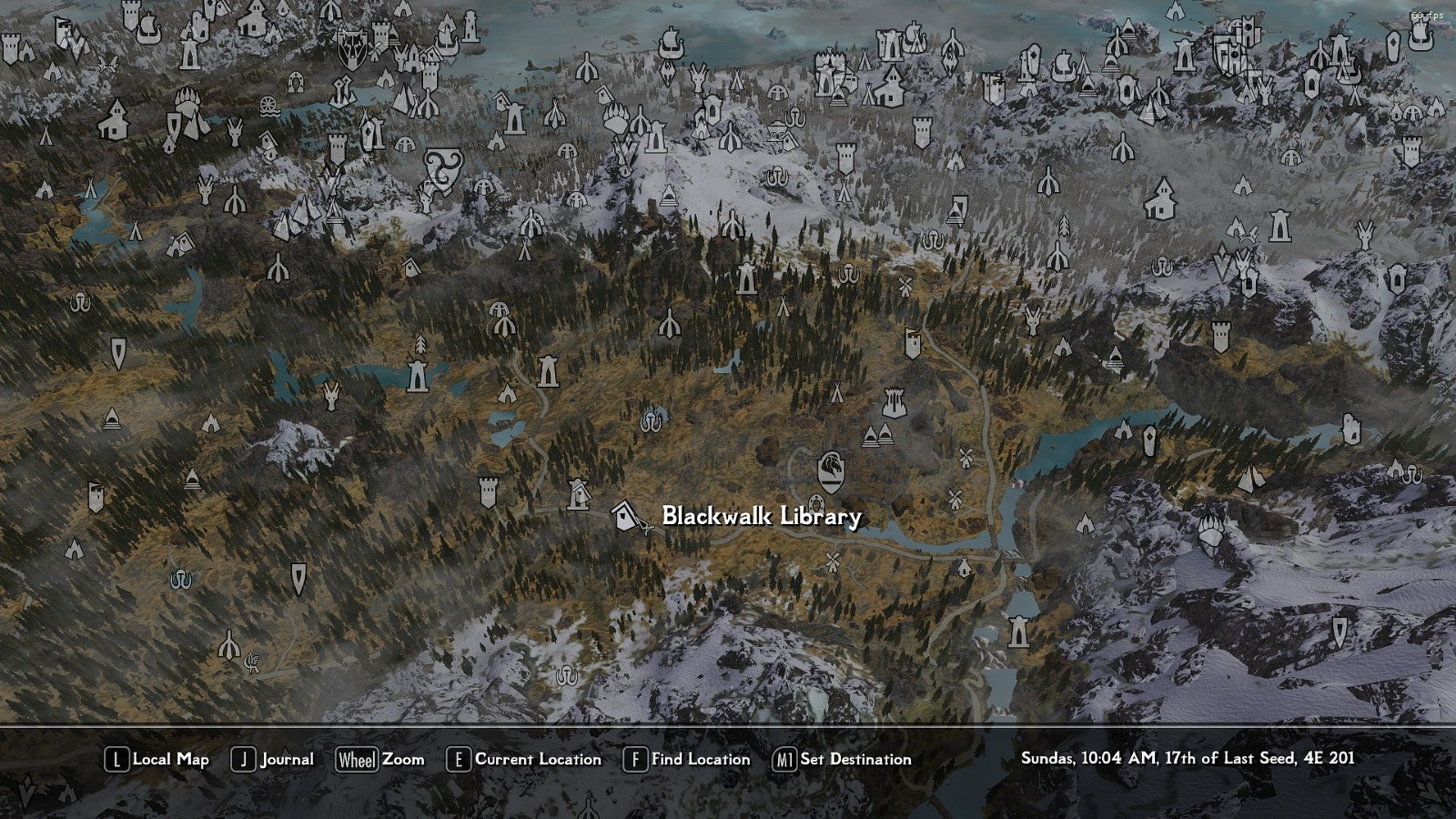This screenshot has height=819, width=1456.
Task: Choose Find Location in the bottom bar
Action: coord(687,759)
